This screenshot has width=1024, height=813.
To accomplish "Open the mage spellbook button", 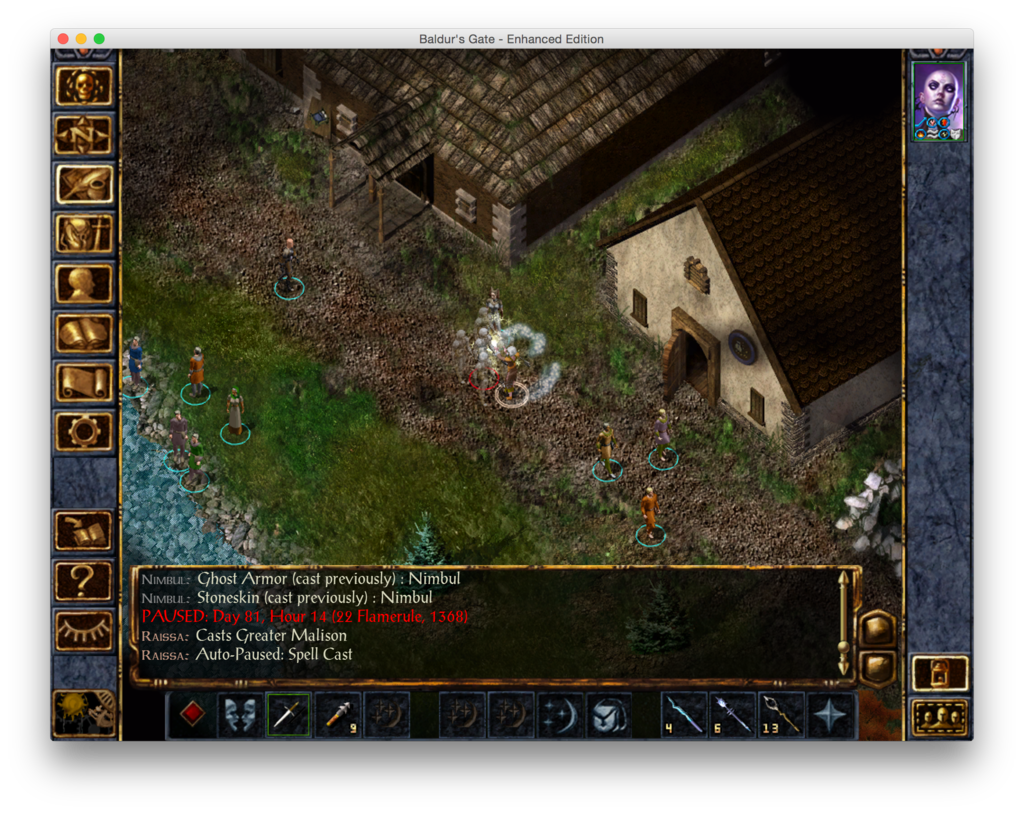I will click(x=84, y=333).
